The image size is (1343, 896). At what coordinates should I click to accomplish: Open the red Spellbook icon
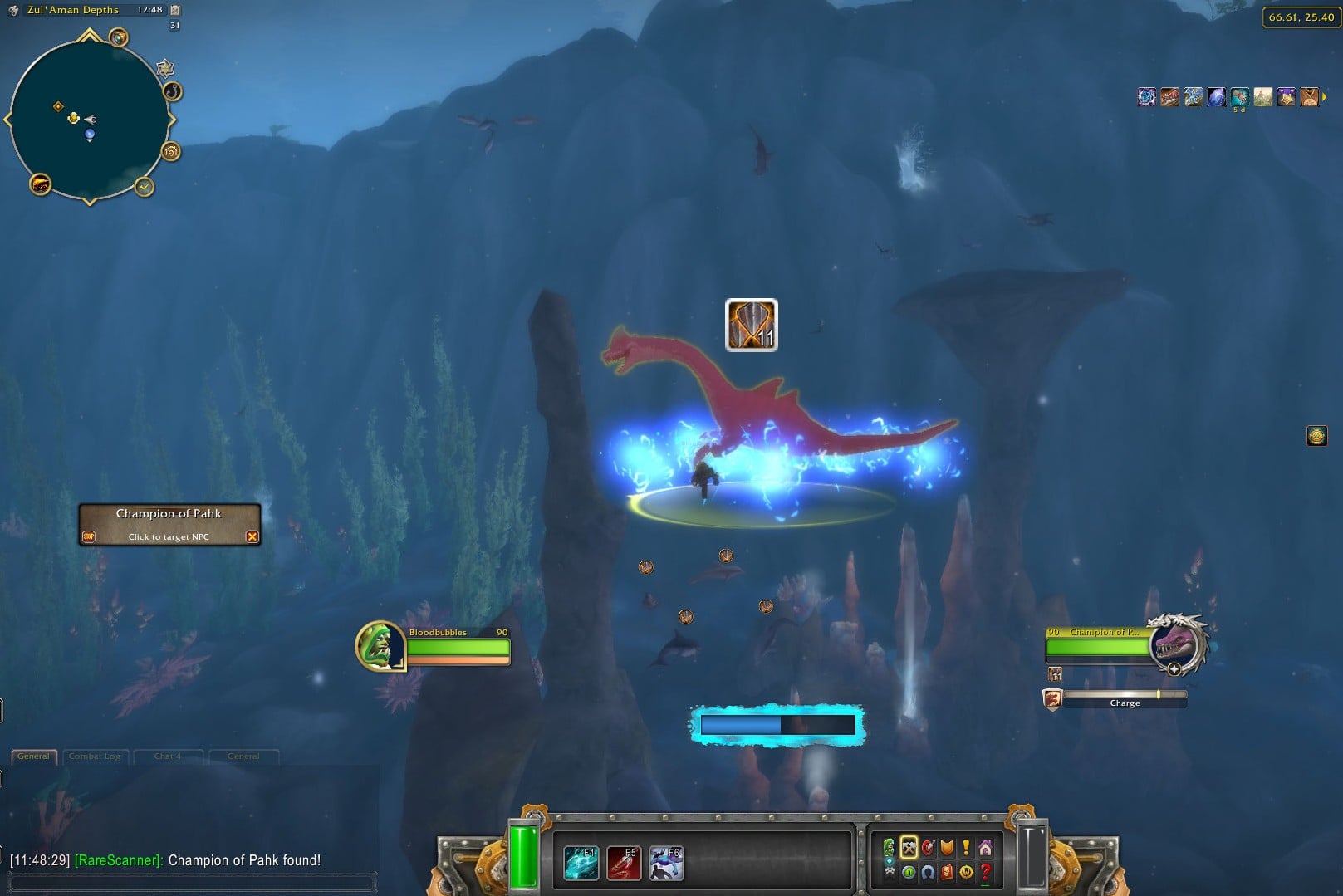[x=947, y=874]
